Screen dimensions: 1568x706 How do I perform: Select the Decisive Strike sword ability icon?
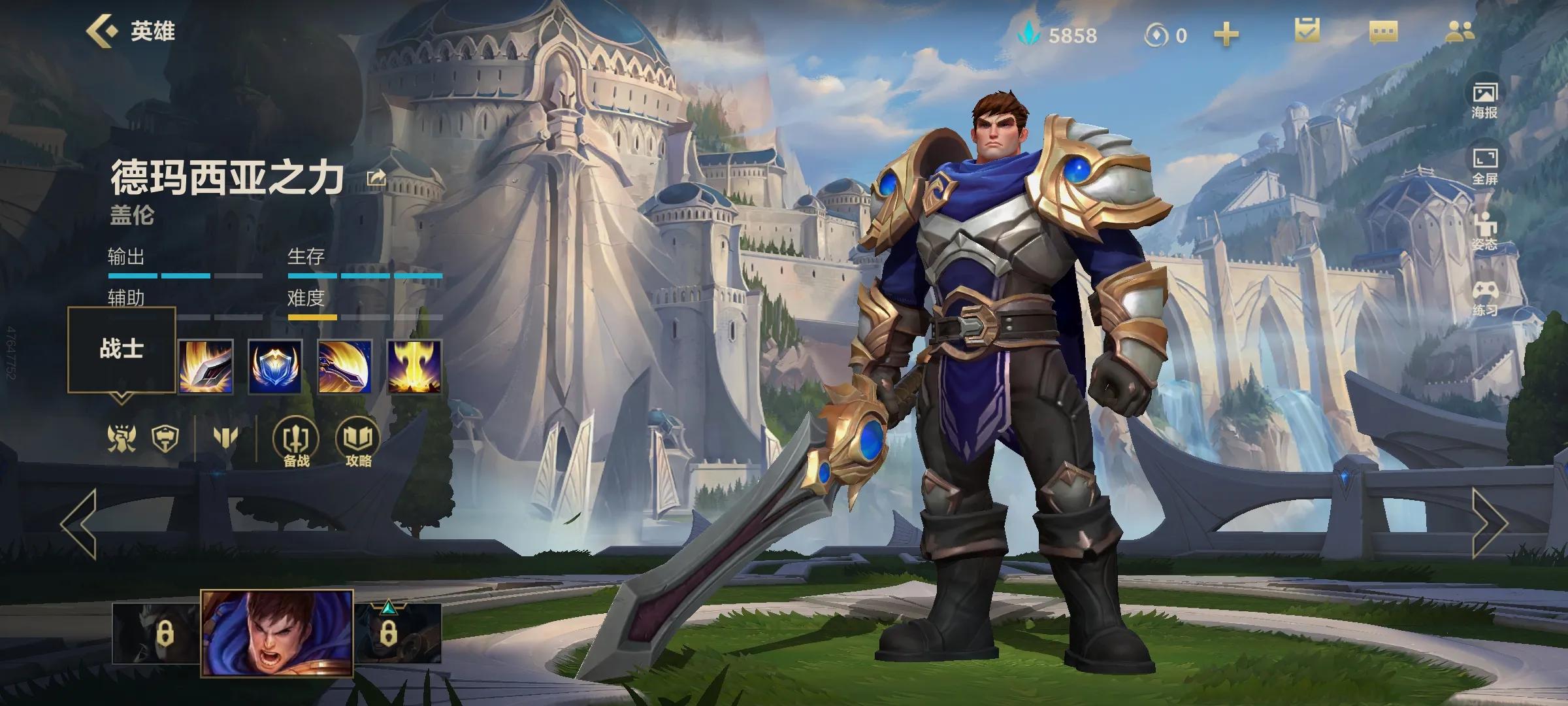206,367
